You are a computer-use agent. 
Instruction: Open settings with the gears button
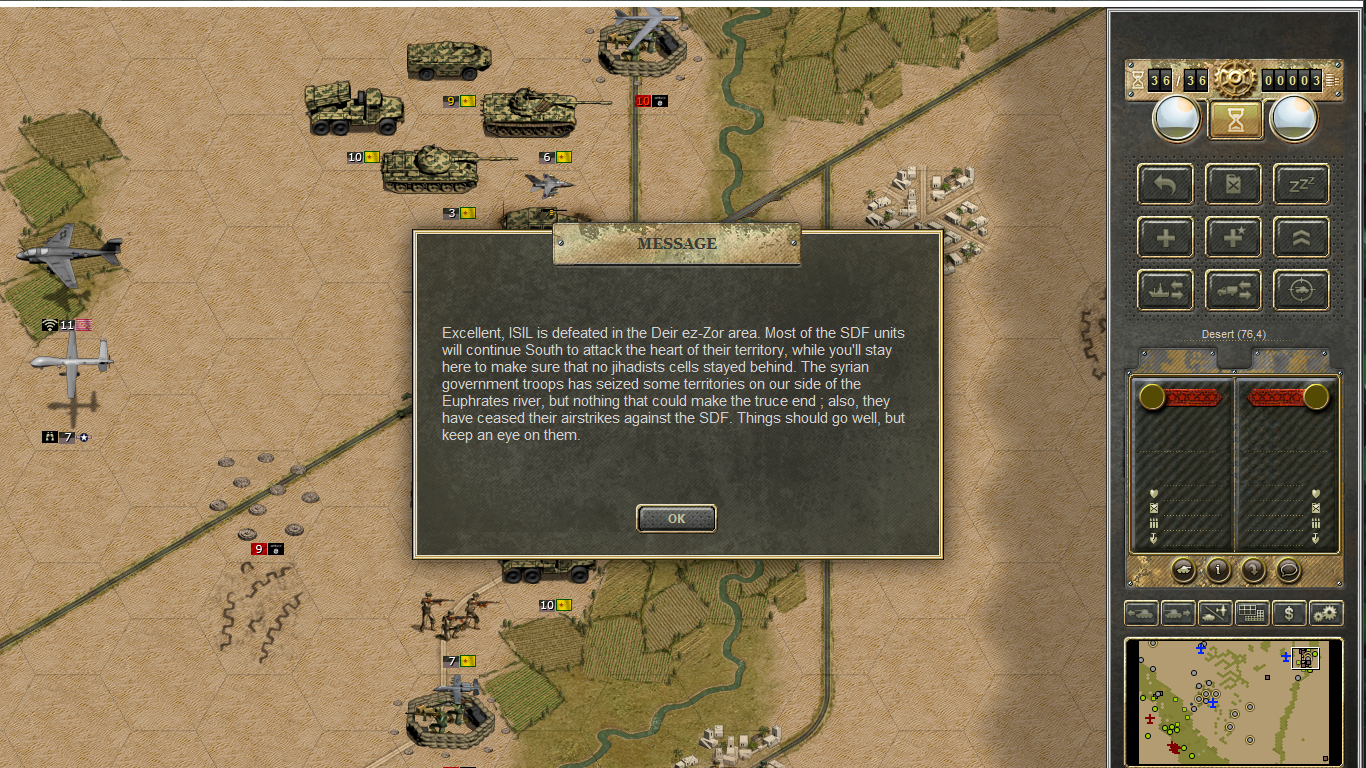coord(1326,613)
